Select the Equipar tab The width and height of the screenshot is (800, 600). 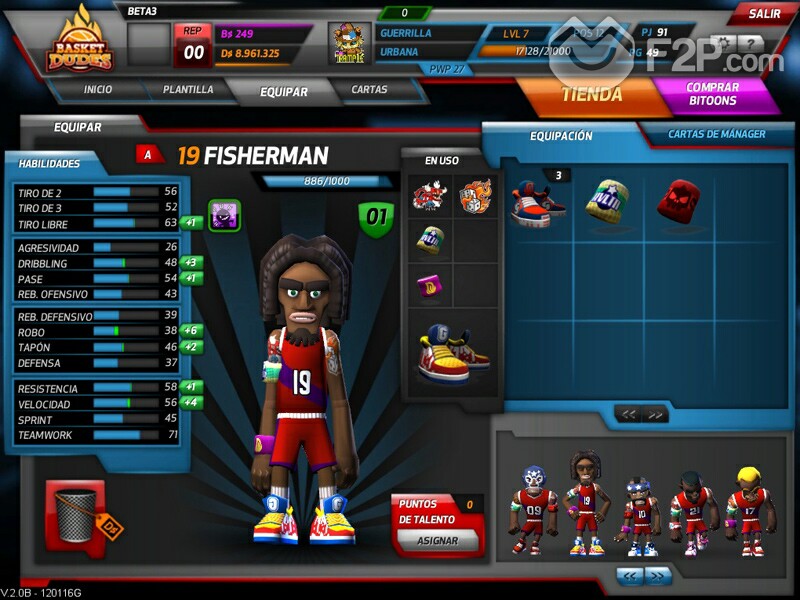pos(284,91)
